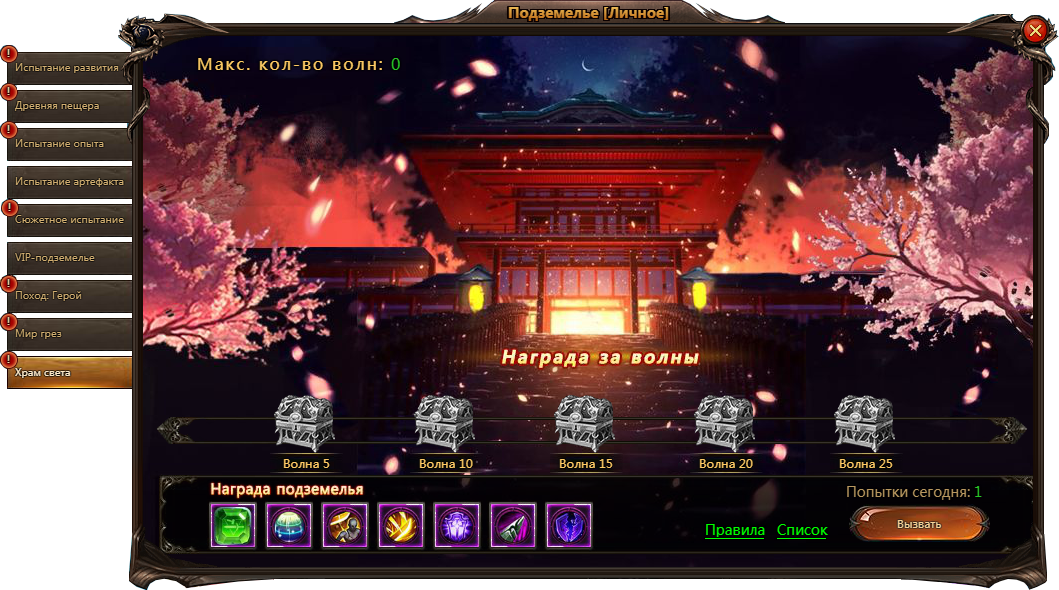Open the Список link

802,530
